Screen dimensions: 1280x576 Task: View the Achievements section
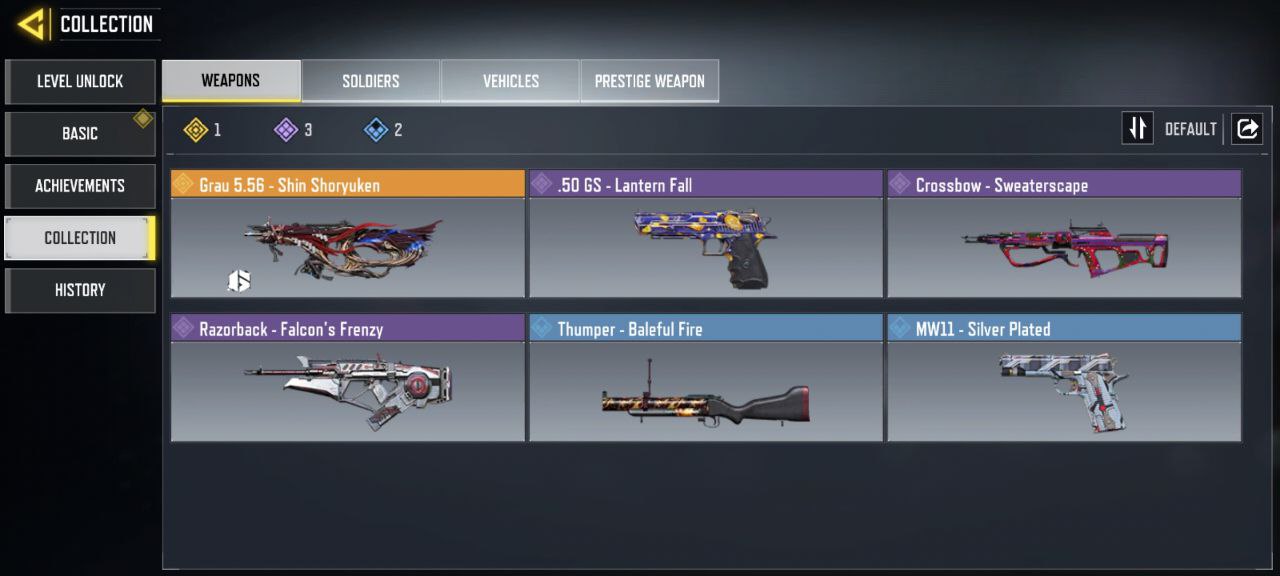[80, 185]
